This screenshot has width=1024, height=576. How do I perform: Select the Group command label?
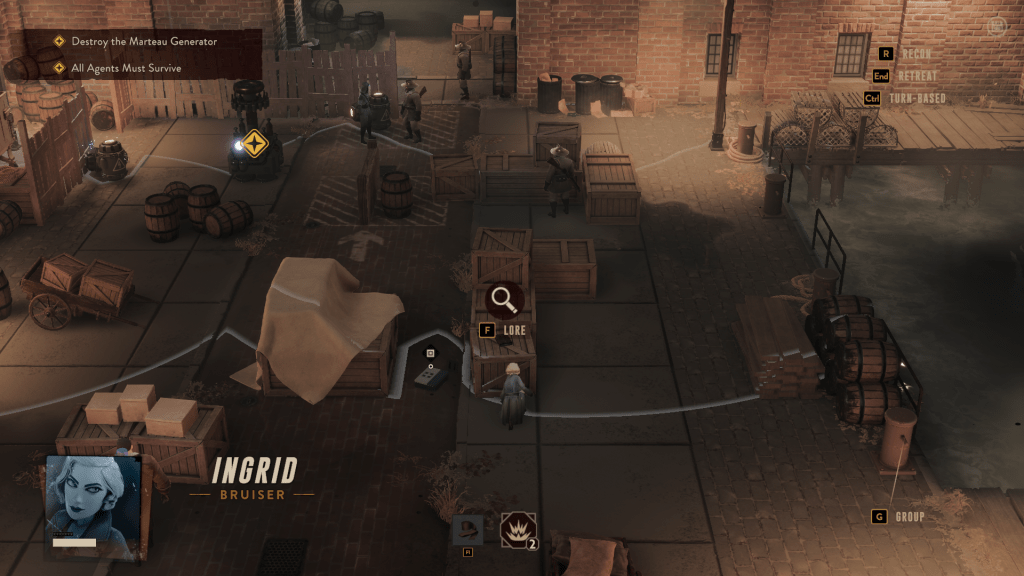[x=909, y=517]
